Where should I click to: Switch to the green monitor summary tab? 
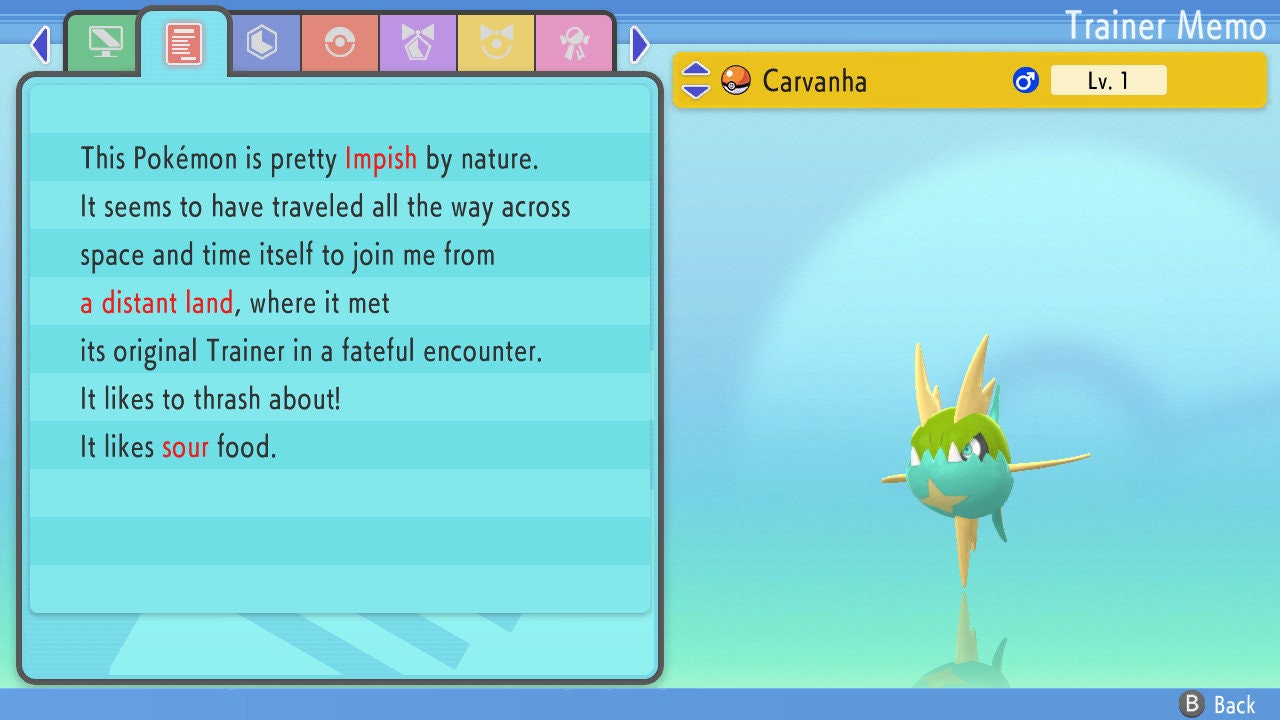pos(105,43)
